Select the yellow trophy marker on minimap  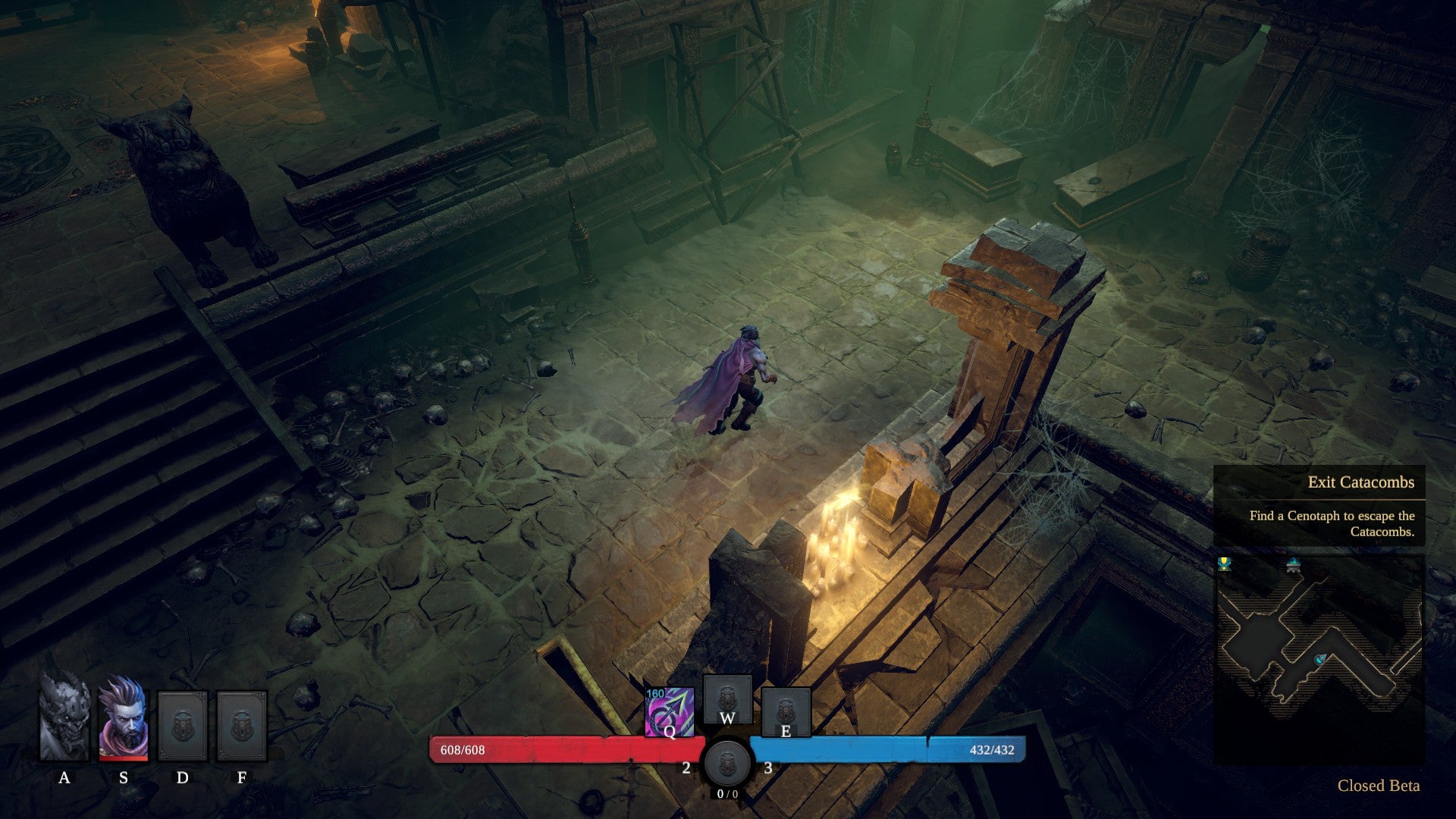tap(1224, 564)
